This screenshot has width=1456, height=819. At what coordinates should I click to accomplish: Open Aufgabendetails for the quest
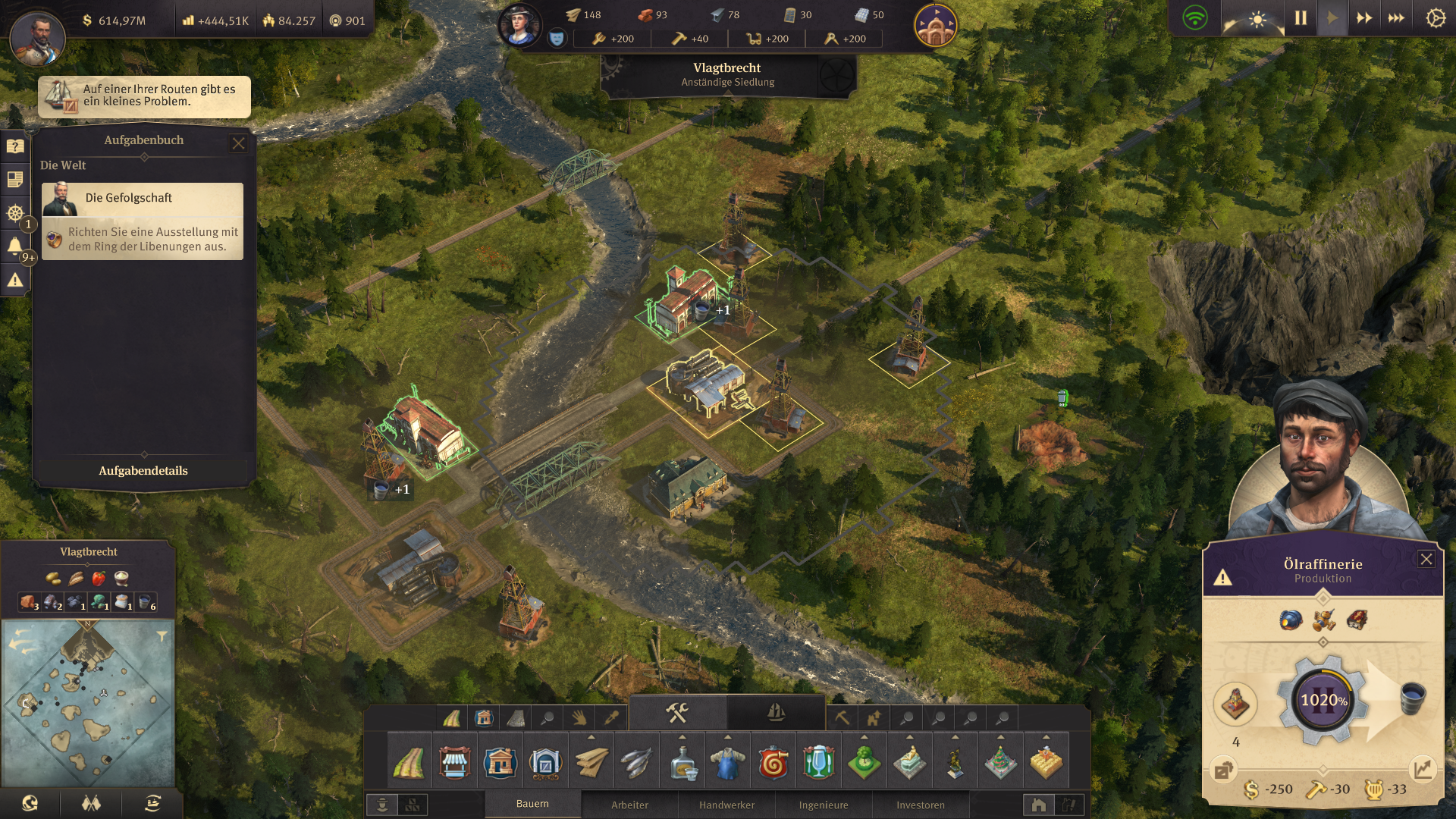click(143, 471)
